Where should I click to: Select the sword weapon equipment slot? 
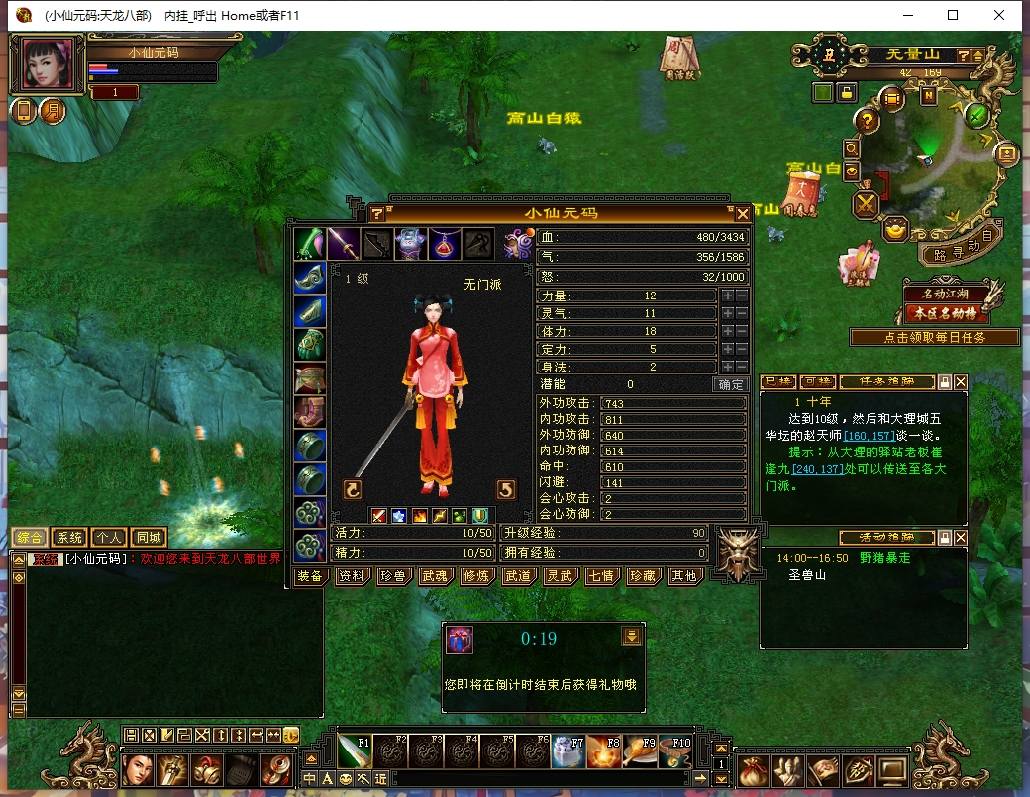coord(343,243)
